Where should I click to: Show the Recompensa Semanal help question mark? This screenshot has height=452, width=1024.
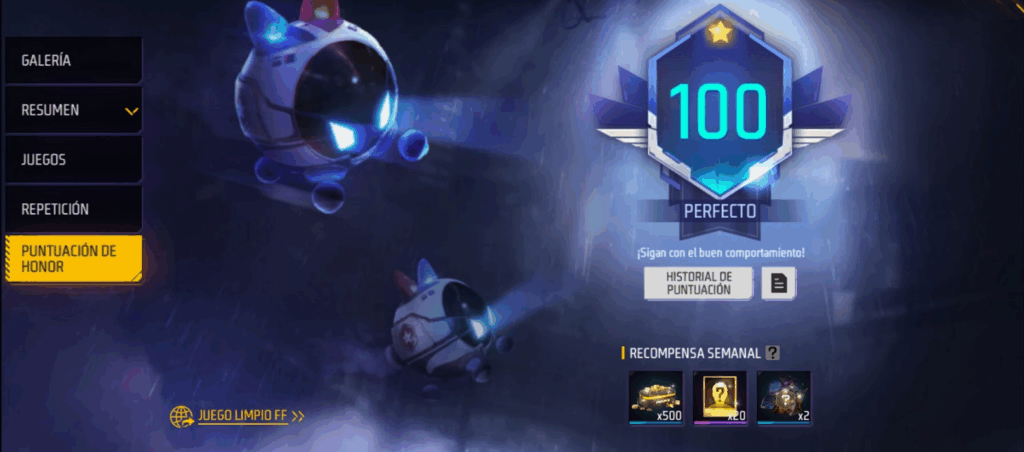(772, 352)
